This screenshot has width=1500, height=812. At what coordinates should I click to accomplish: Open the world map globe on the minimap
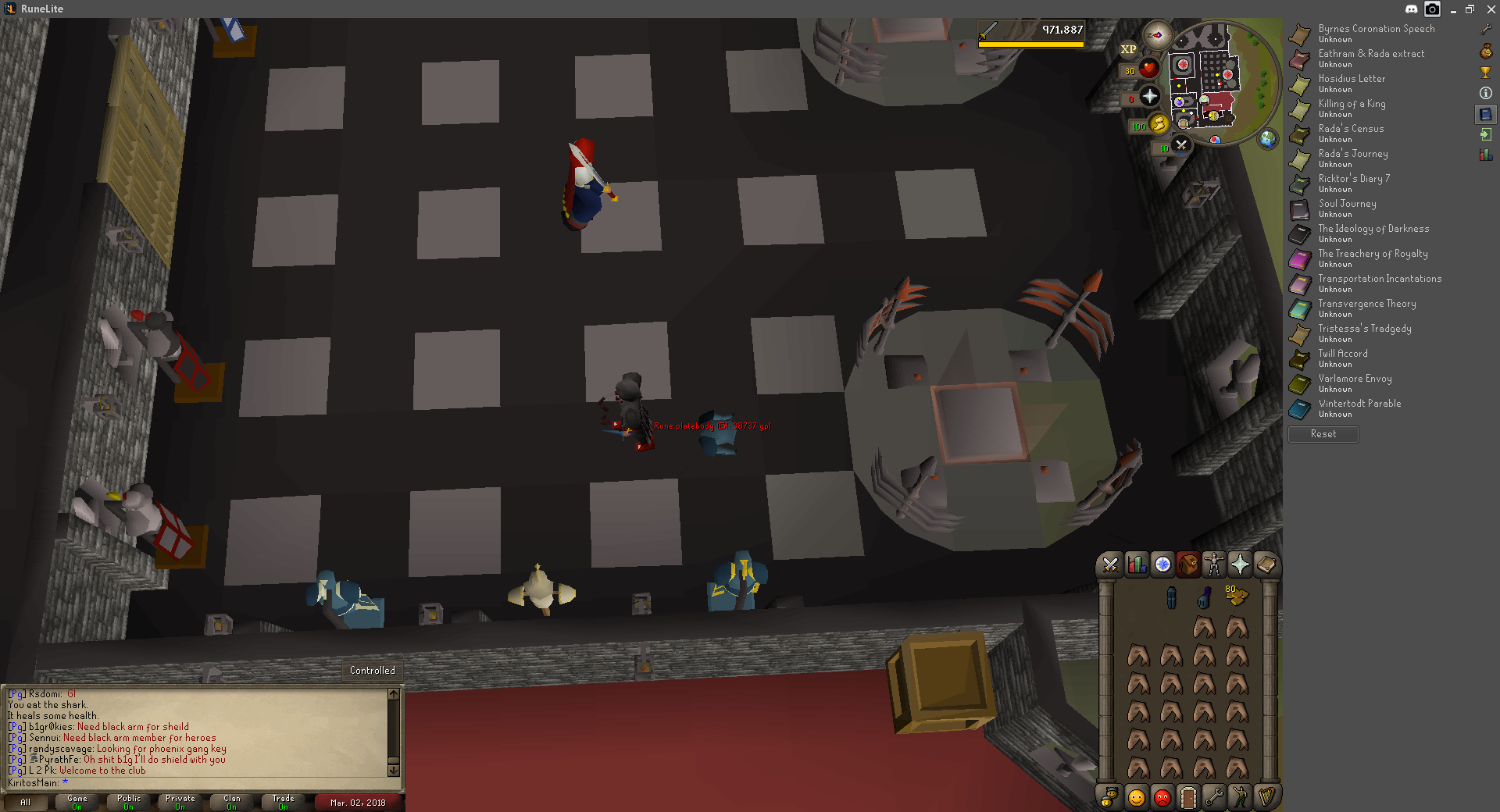pos(1267,140)
